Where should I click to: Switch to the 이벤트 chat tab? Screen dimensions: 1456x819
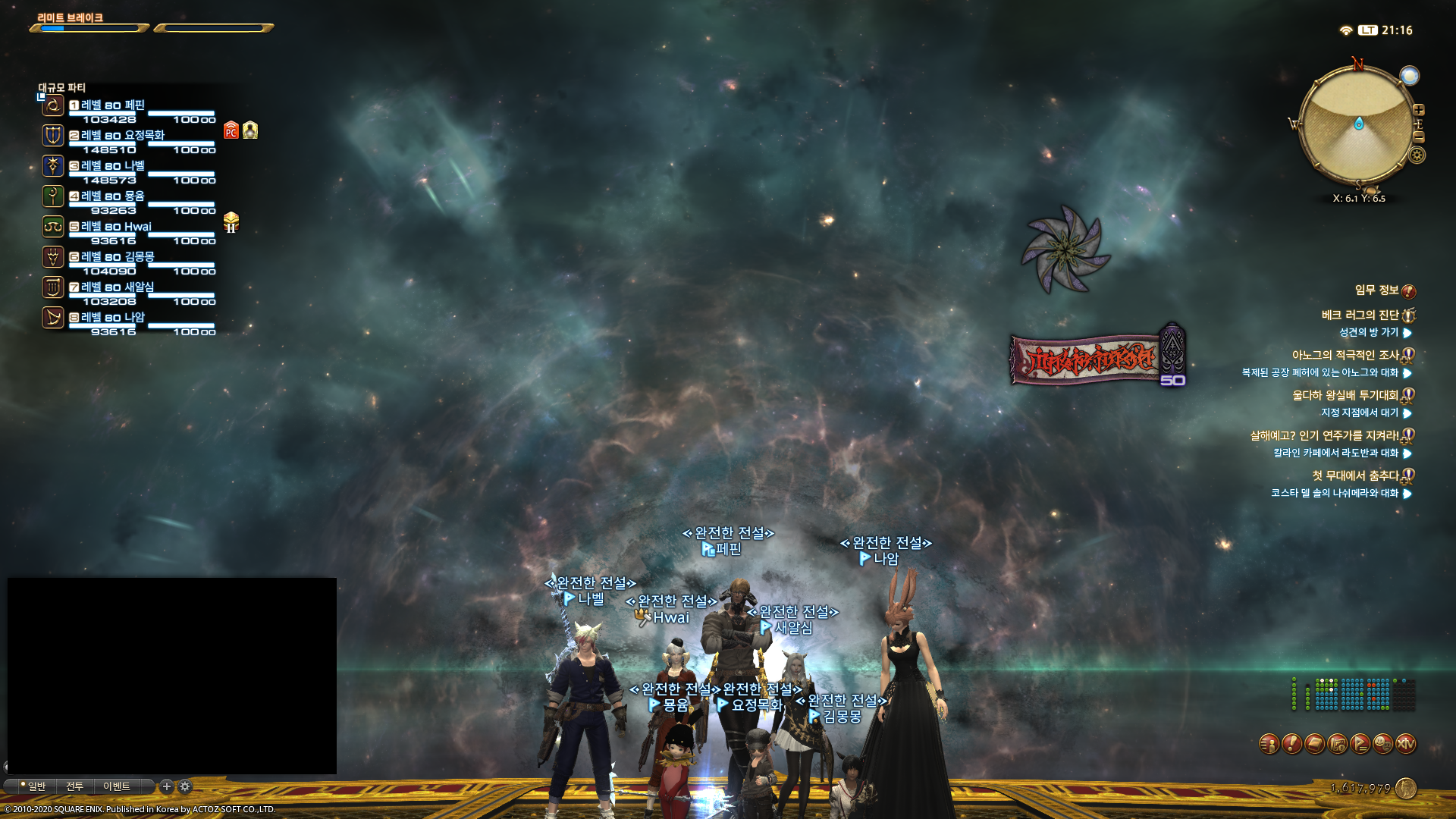(x=117, y=786)
